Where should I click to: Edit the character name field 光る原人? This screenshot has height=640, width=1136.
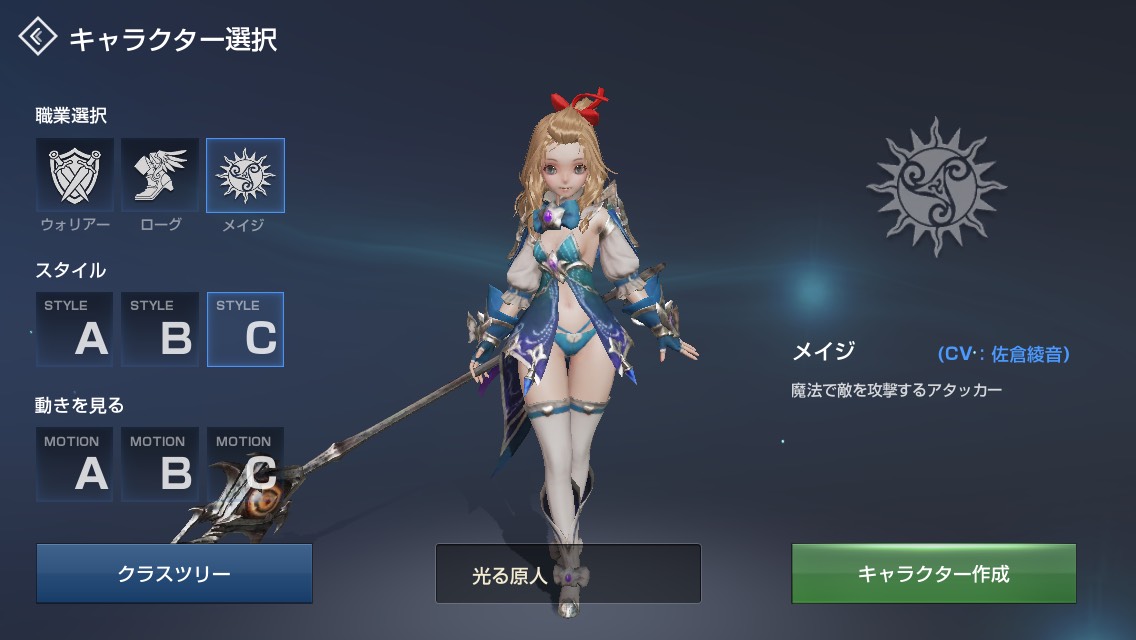568,574
